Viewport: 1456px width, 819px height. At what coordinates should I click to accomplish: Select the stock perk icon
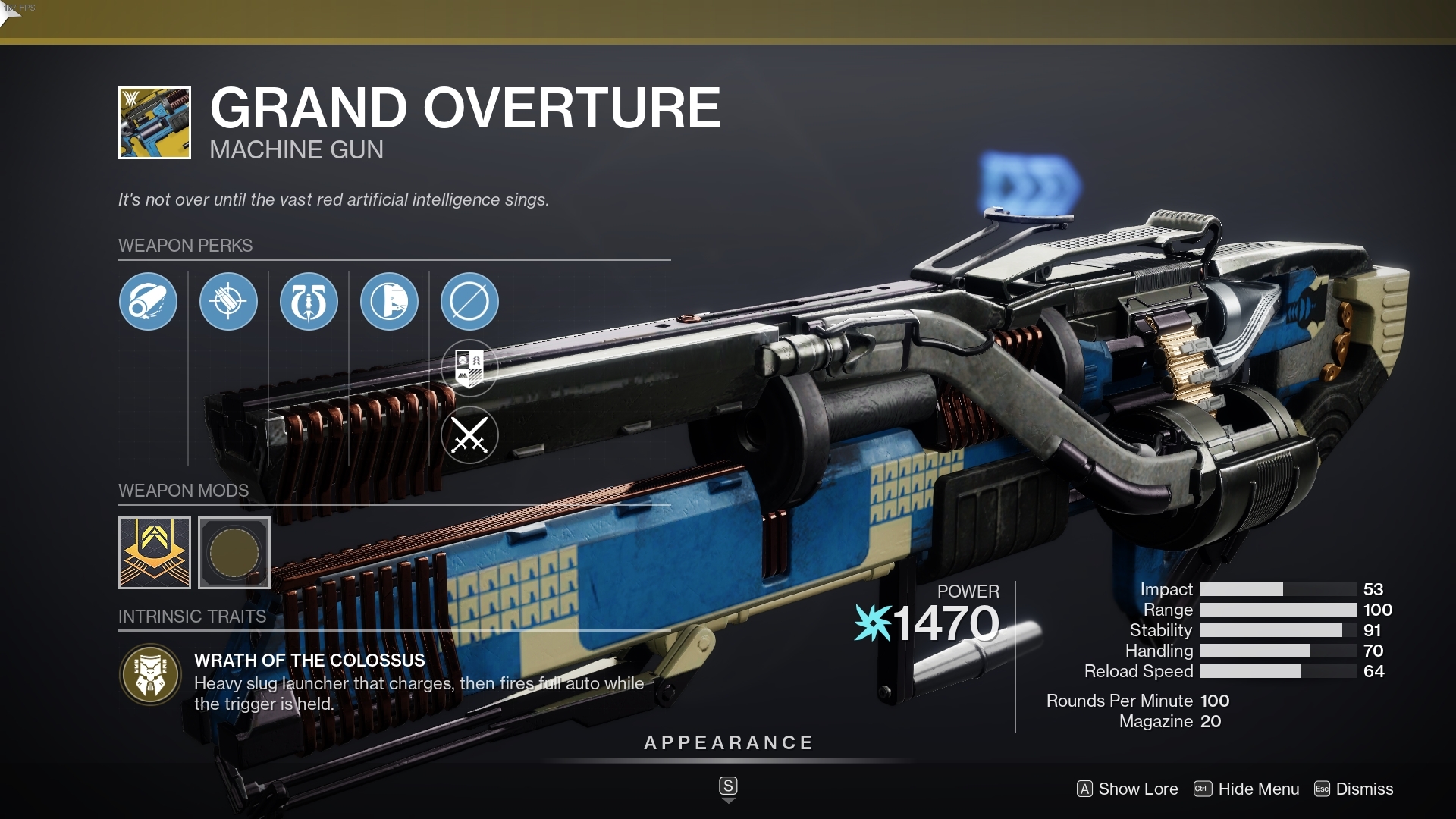390,302
